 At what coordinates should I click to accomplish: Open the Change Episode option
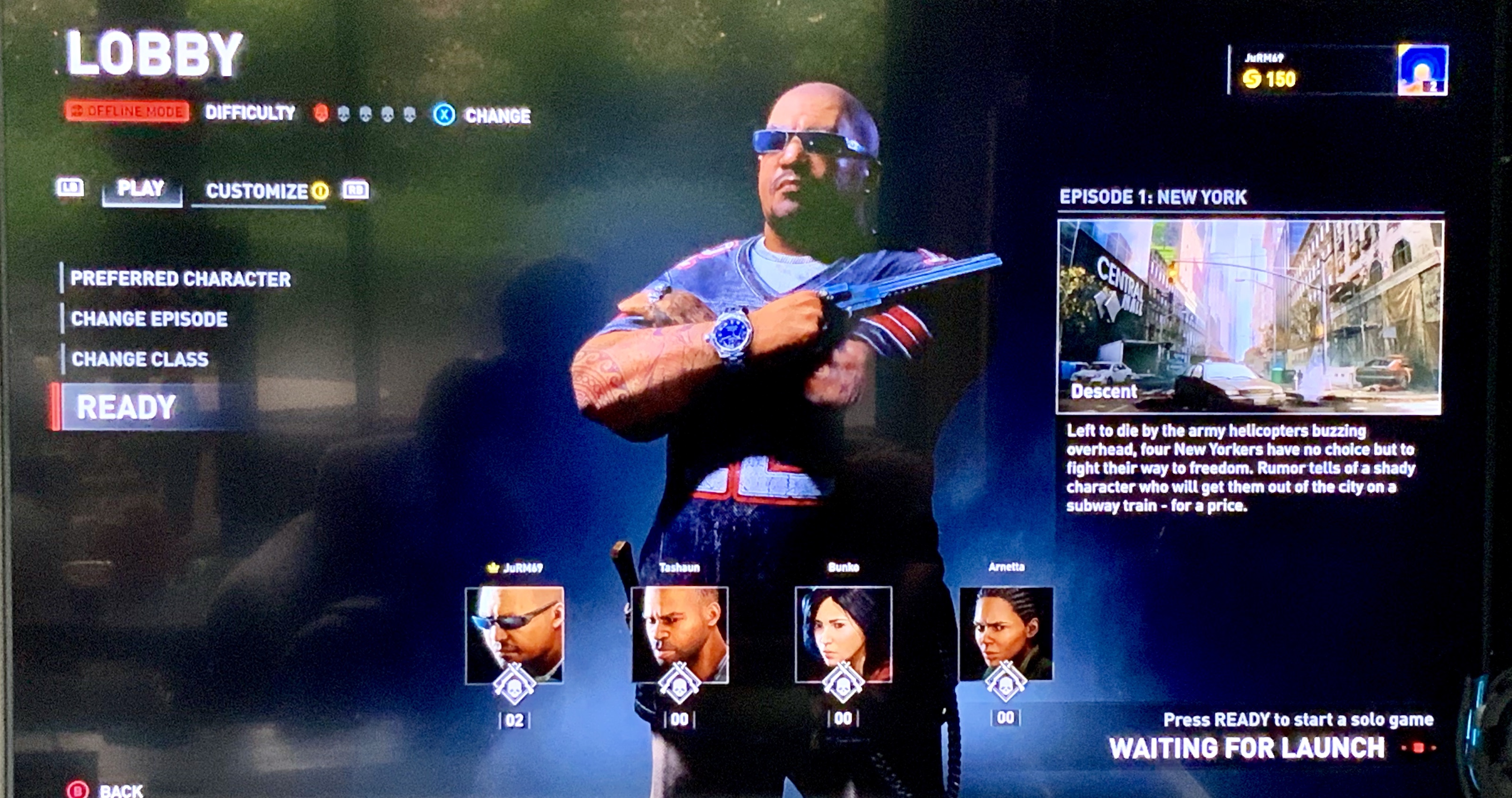pyautogui.click(x=149, y=319)
